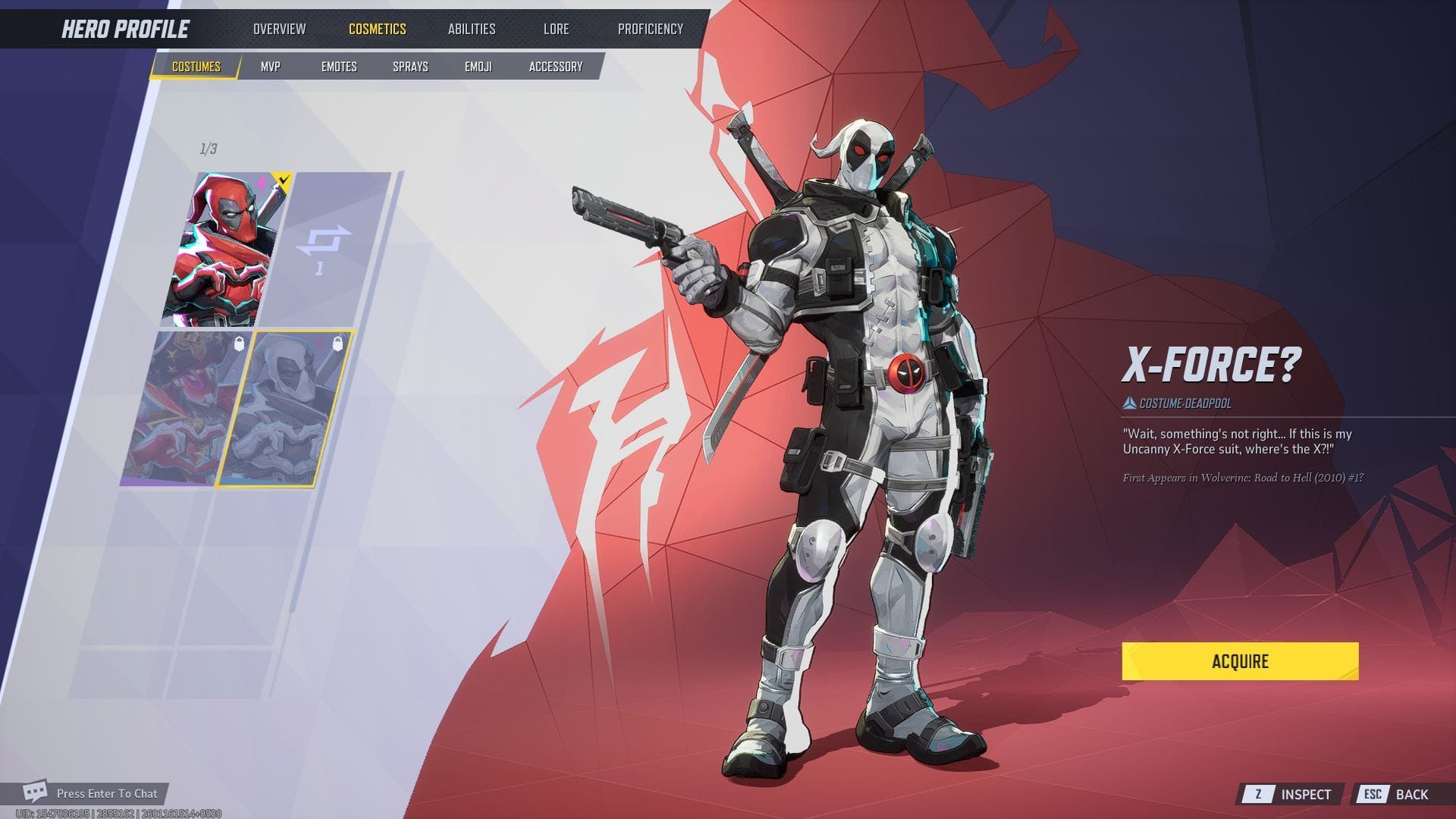Select the Costumes sub-tab

coord(196,67)
